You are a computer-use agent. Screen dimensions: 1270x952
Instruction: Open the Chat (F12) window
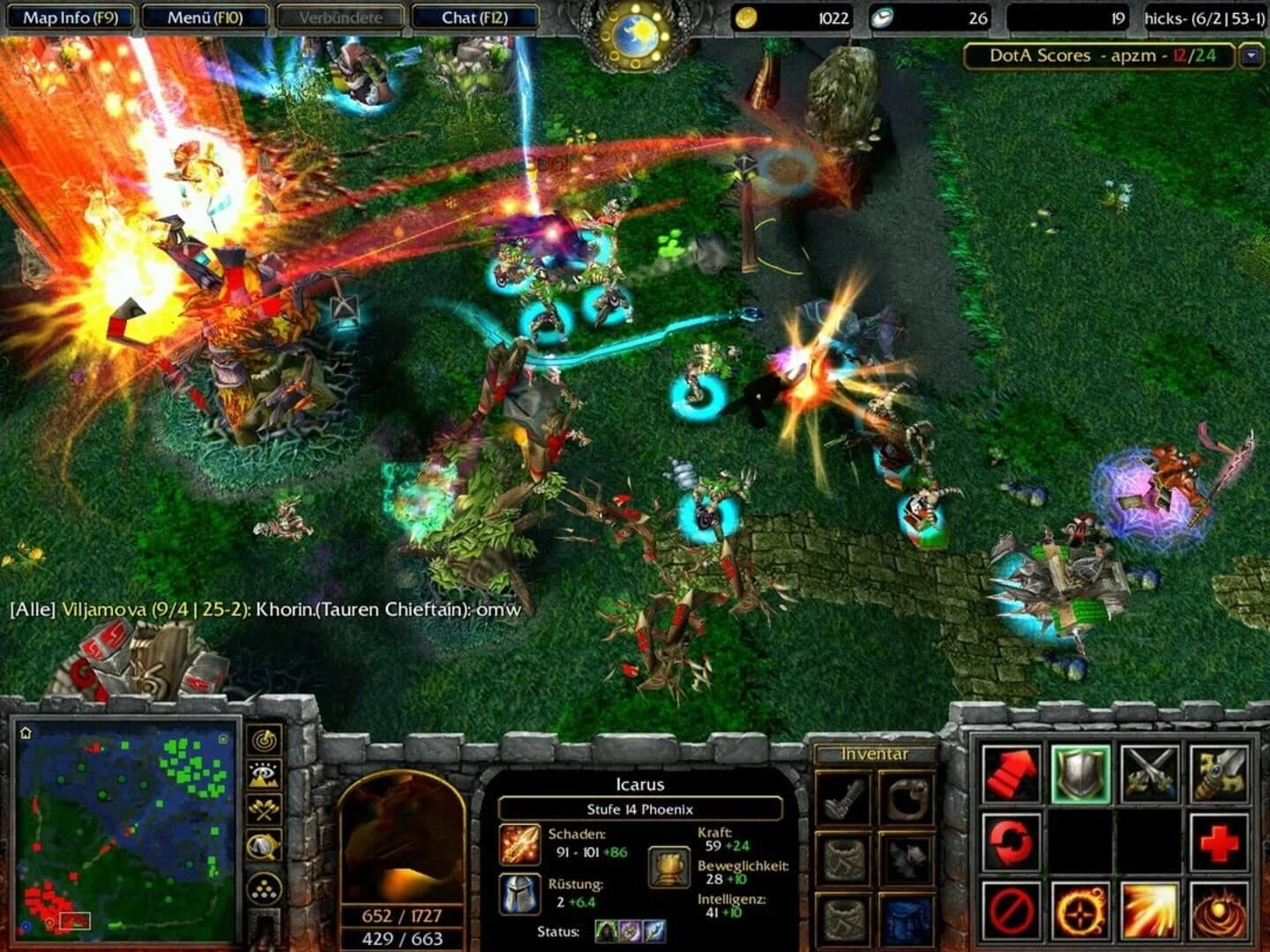point(475,17)
